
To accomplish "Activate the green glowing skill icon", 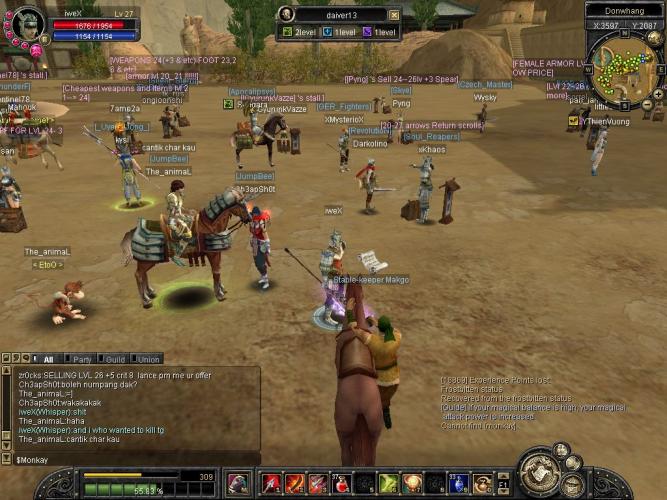I will pyautogui.click(x=388, y=484).
